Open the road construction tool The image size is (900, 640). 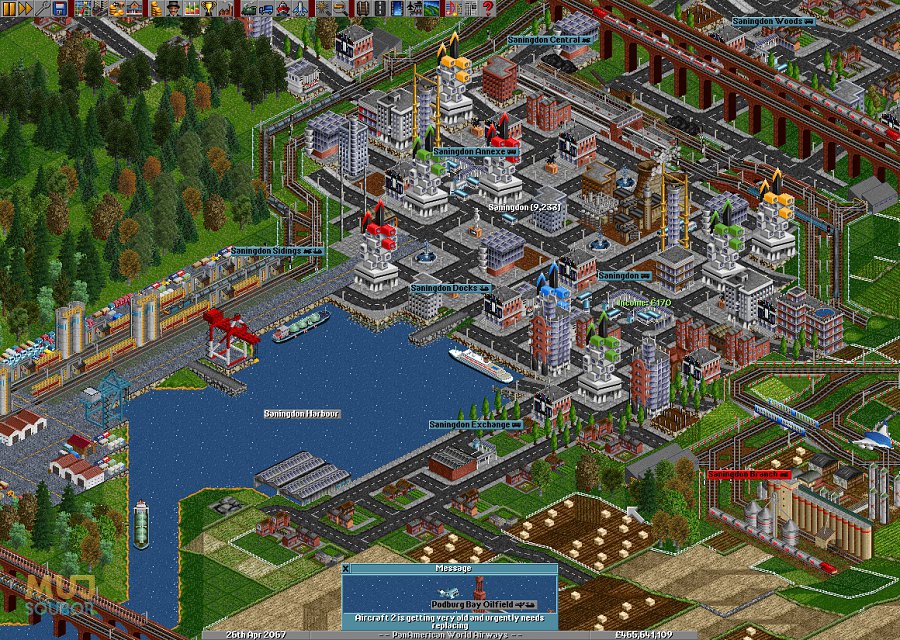click(x=379, y=9)
